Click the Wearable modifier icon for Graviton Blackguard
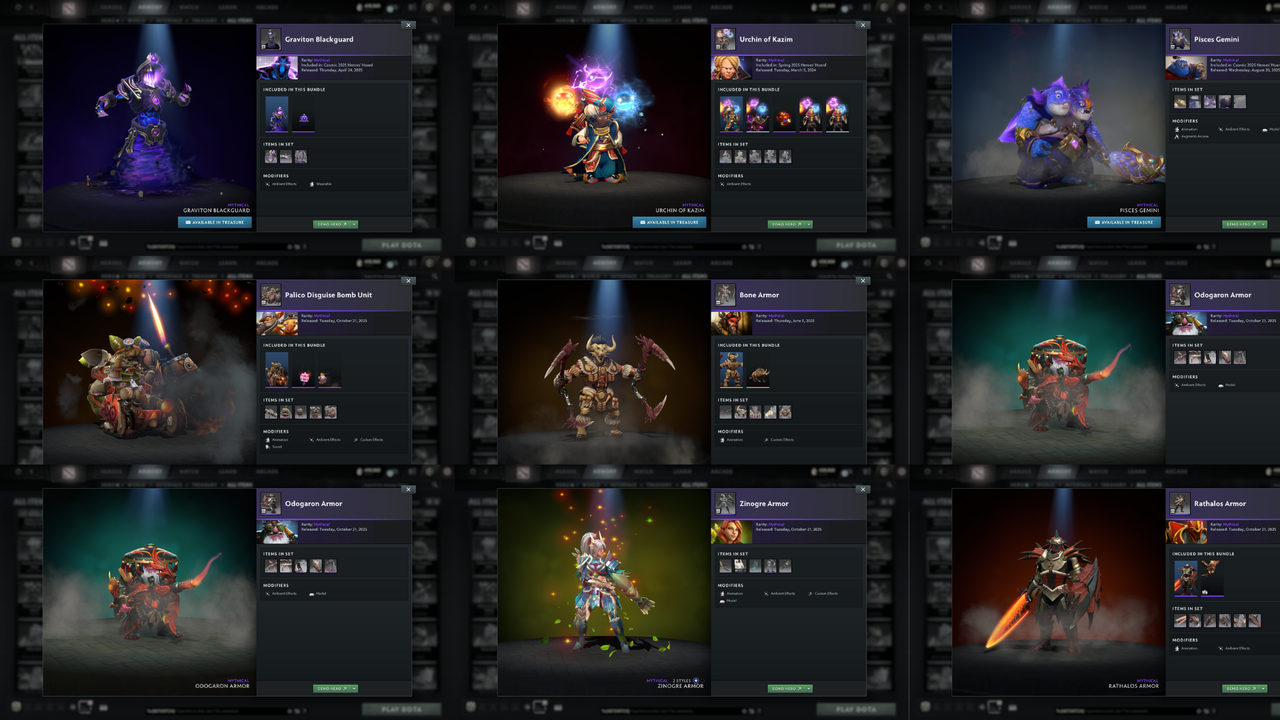This screenshot has height=720, width=1280. (312, 184)
